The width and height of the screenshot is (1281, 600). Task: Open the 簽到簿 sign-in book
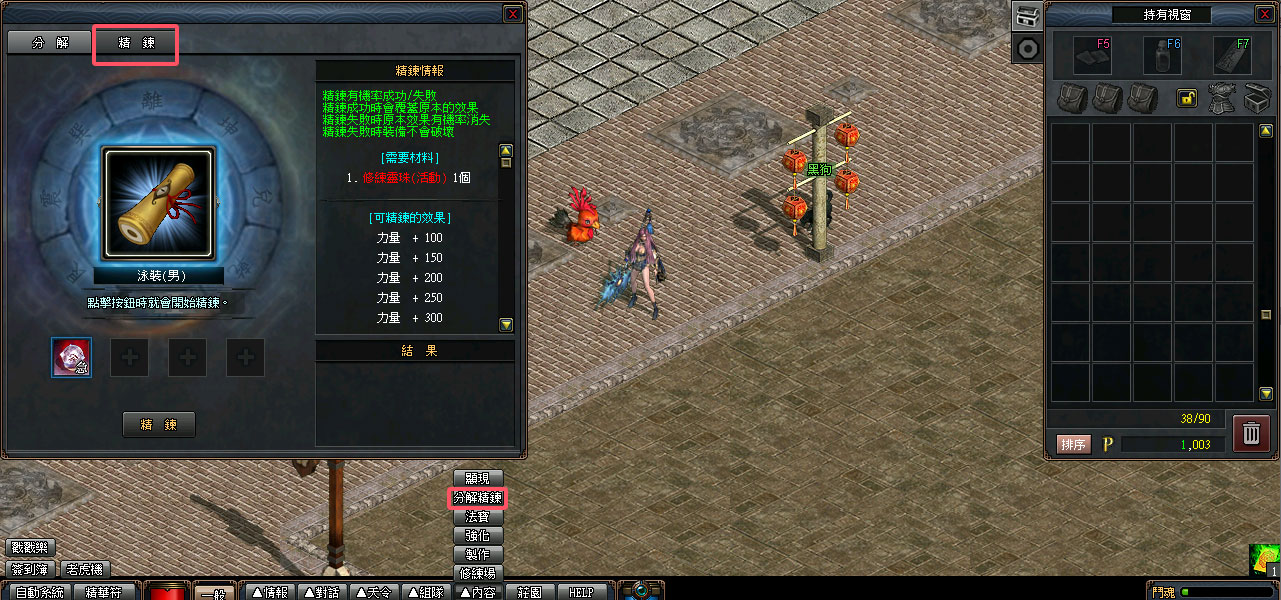pyautogui.click(x=31, y=569)
